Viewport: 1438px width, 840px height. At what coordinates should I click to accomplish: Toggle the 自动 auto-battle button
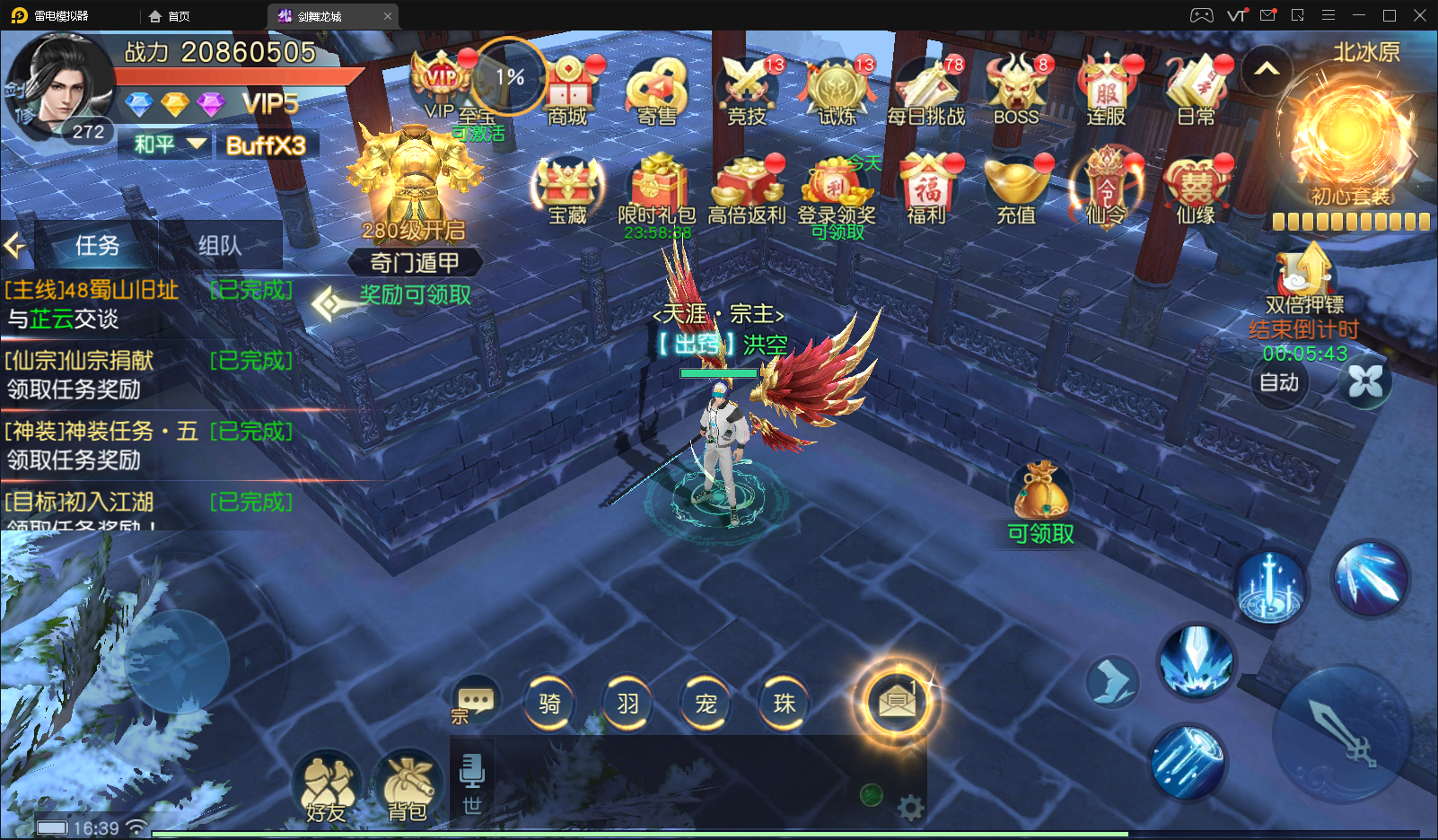click(x=1279, y=382)
